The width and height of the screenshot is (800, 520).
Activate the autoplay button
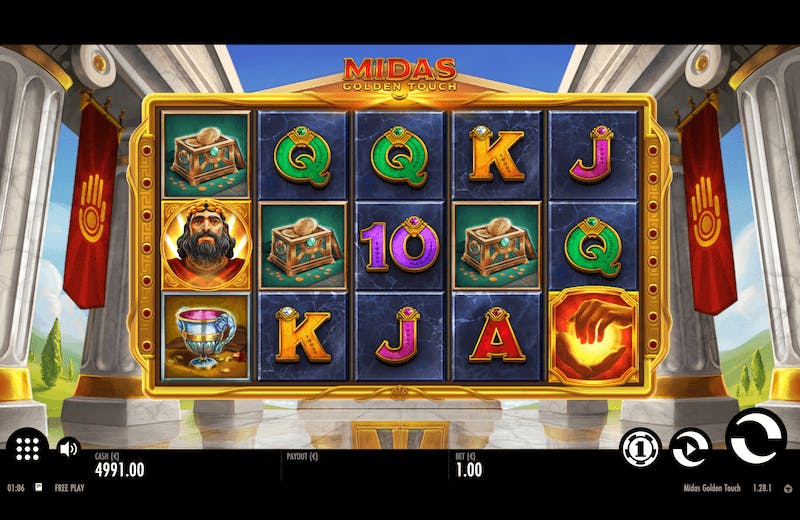pyautogui.click(x=690, y=449)
